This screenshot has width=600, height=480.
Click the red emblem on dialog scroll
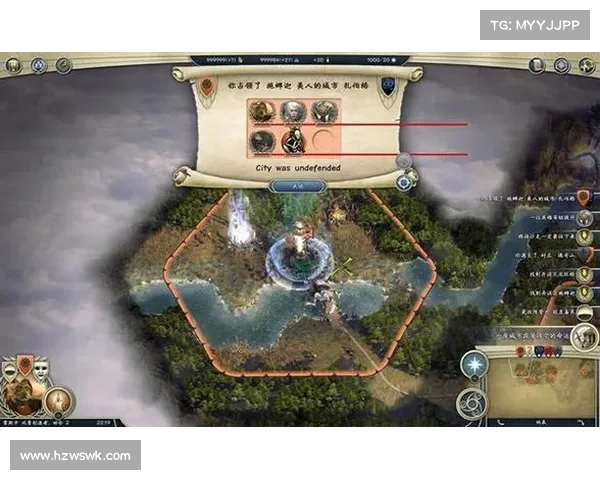(207, 87)
